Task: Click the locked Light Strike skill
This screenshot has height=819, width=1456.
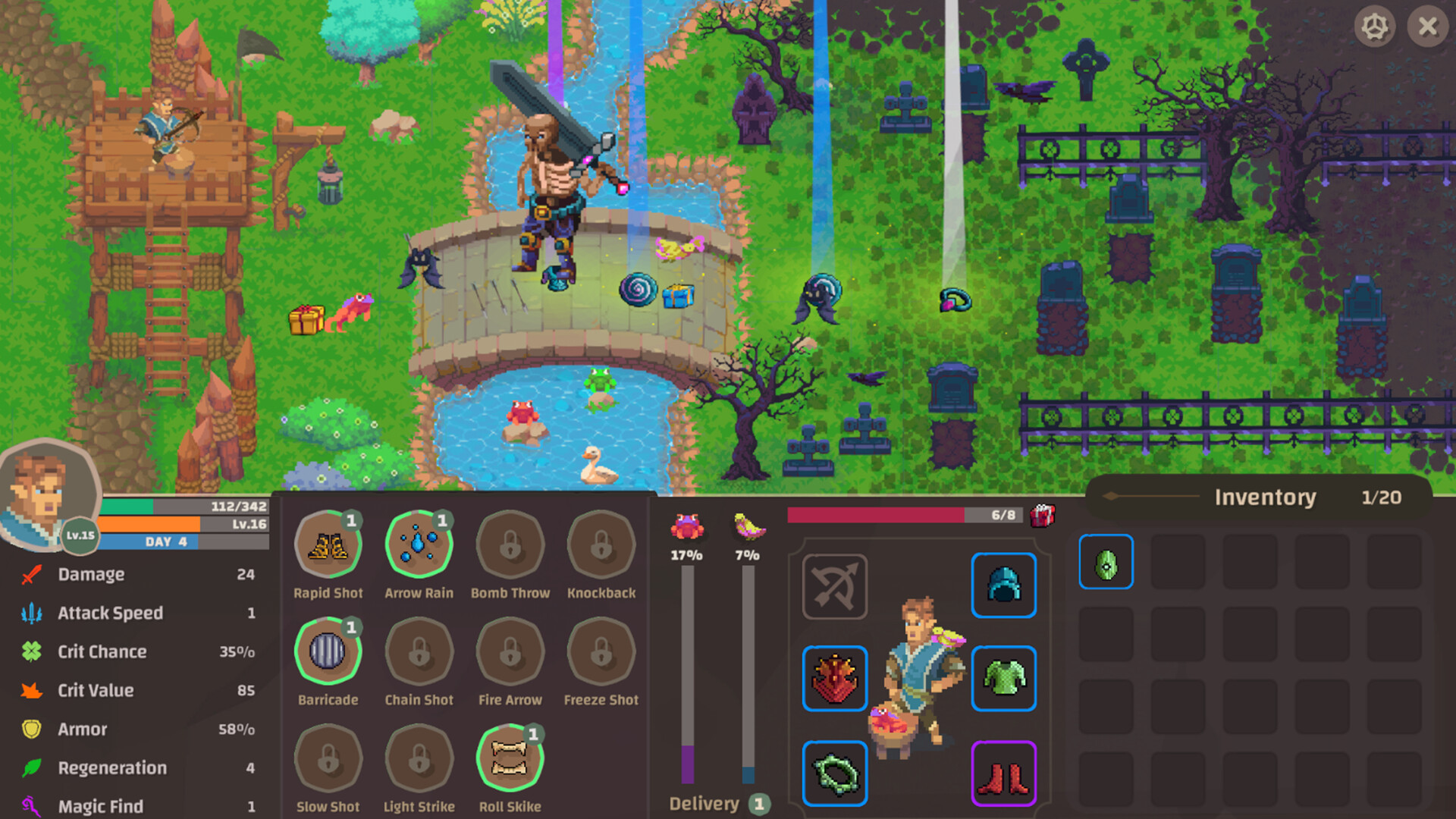Action: (x=419, y=758)
